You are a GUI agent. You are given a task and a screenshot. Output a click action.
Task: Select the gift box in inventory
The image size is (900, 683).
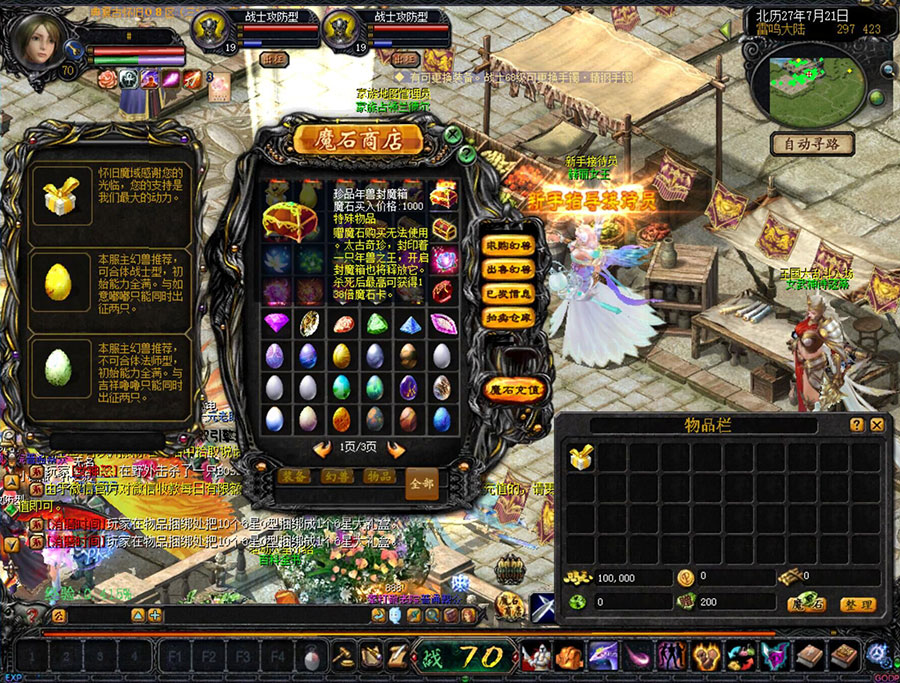pyautogui.click(x=581, y=457)
